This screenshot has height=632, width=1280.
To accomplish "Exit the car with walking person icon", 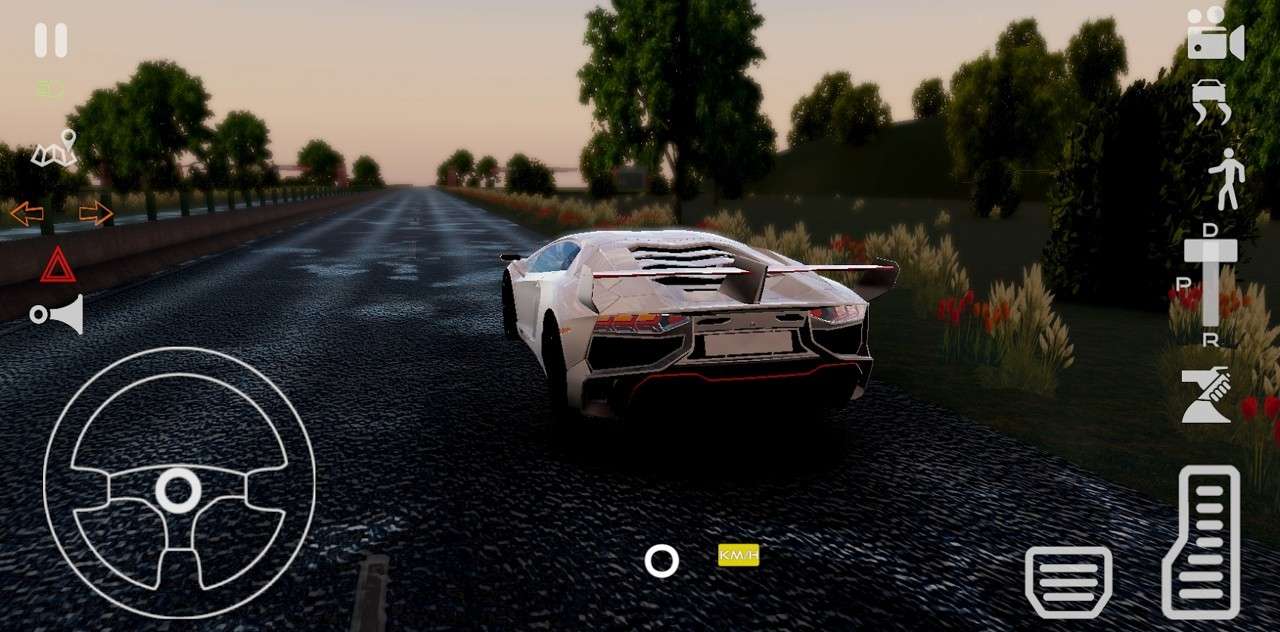I will click(x=1226, y=179).
